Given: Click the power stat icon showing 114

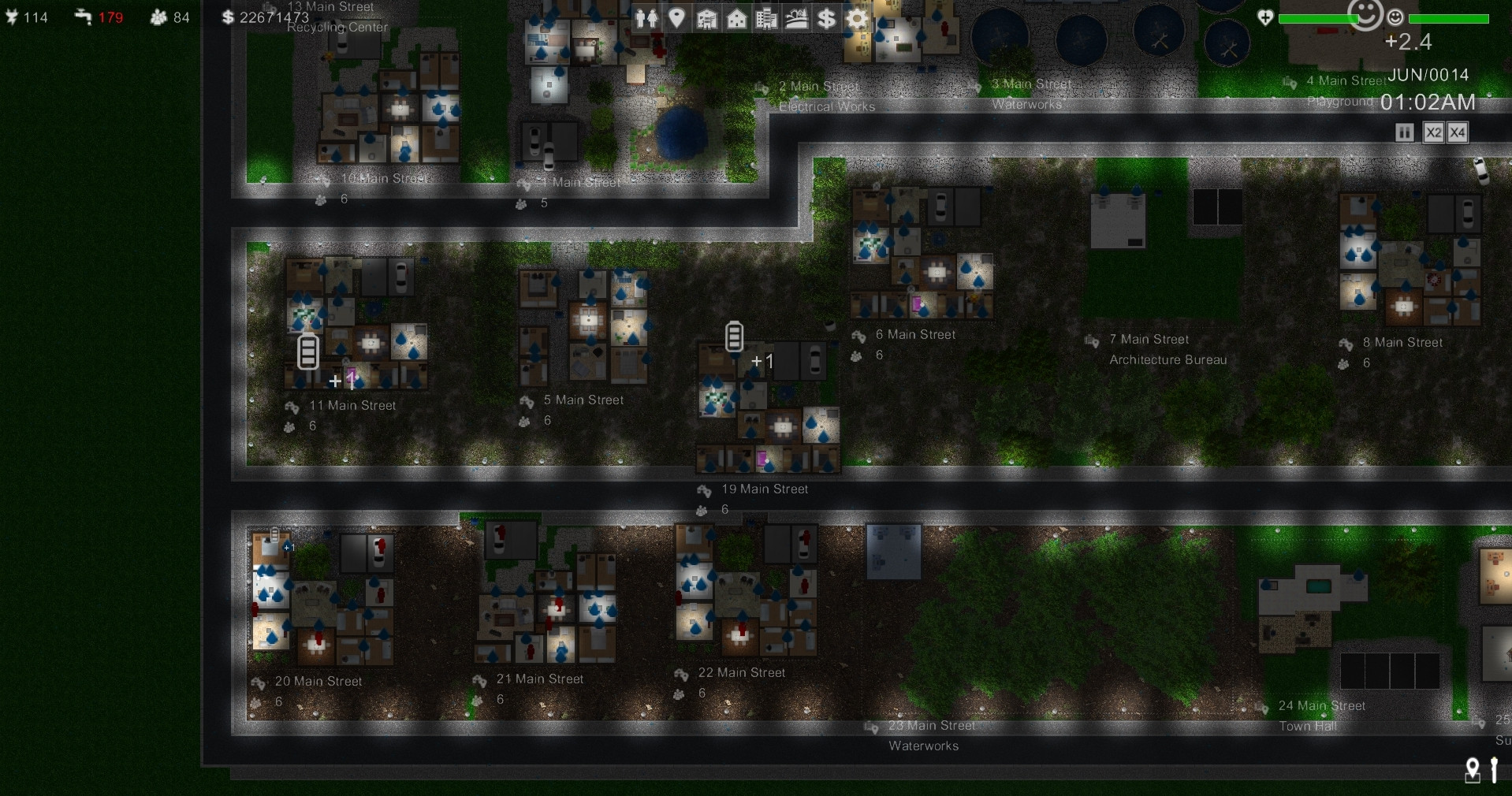Looking at the screenshot, I should pos(12,17).
